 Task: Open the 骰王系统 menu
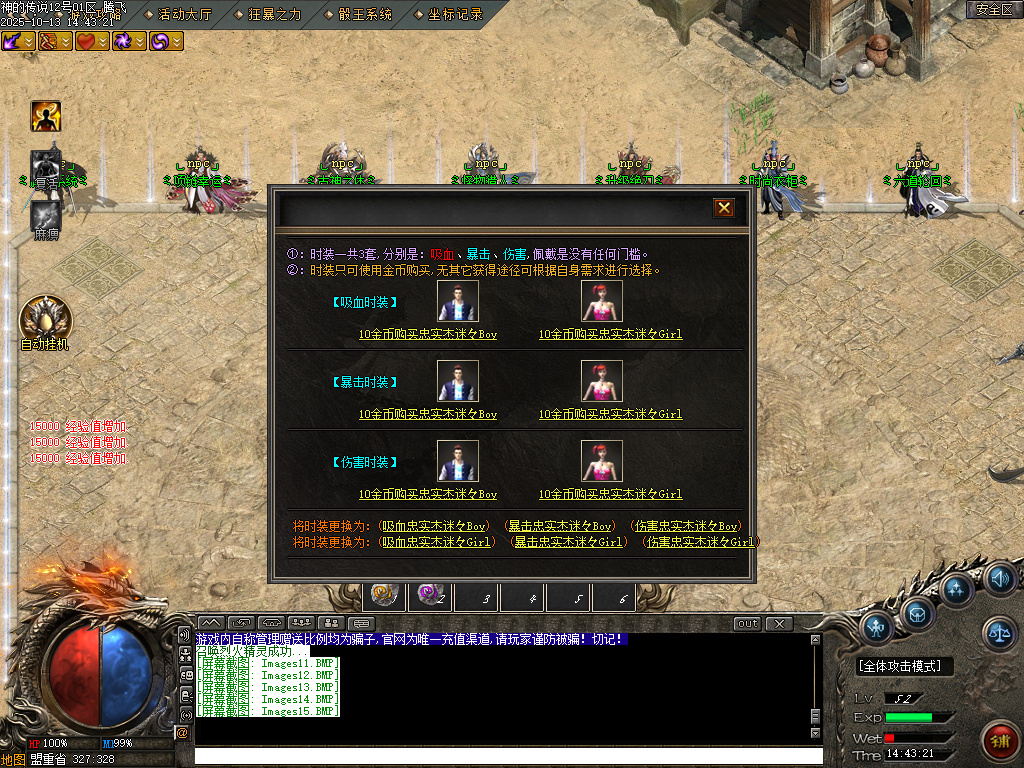click(364, 14)
